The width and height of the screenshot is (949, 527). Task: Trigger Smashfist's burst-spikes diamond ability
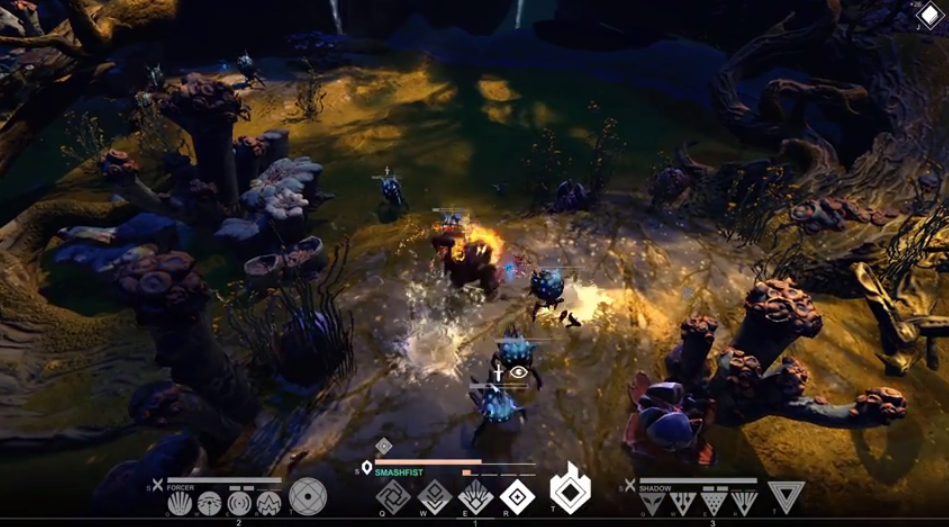click(x=475, y=496)
